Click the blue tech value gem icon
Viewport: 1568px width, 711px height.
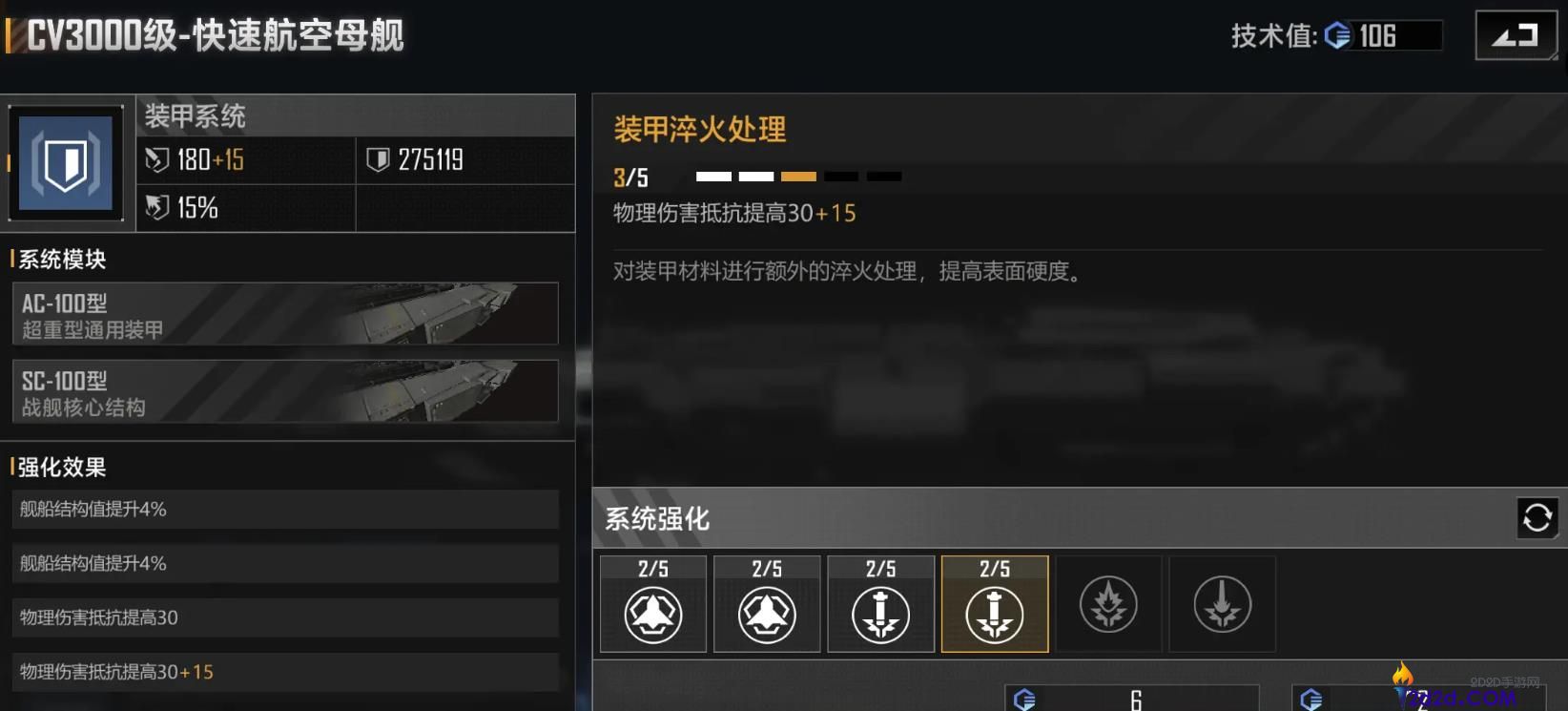click(x=1339, y=35)
